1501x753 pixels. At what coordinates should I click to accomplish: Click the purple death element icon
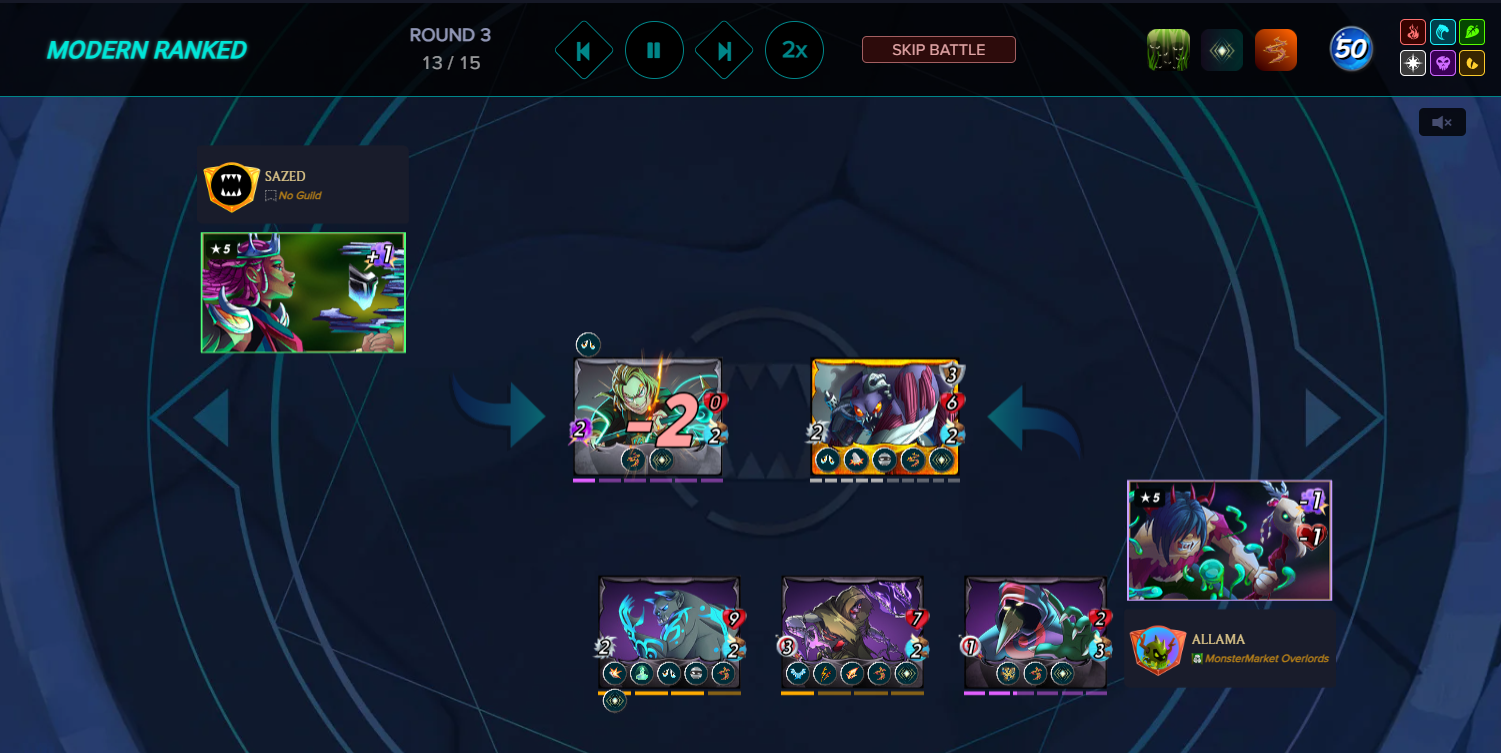1441,64
